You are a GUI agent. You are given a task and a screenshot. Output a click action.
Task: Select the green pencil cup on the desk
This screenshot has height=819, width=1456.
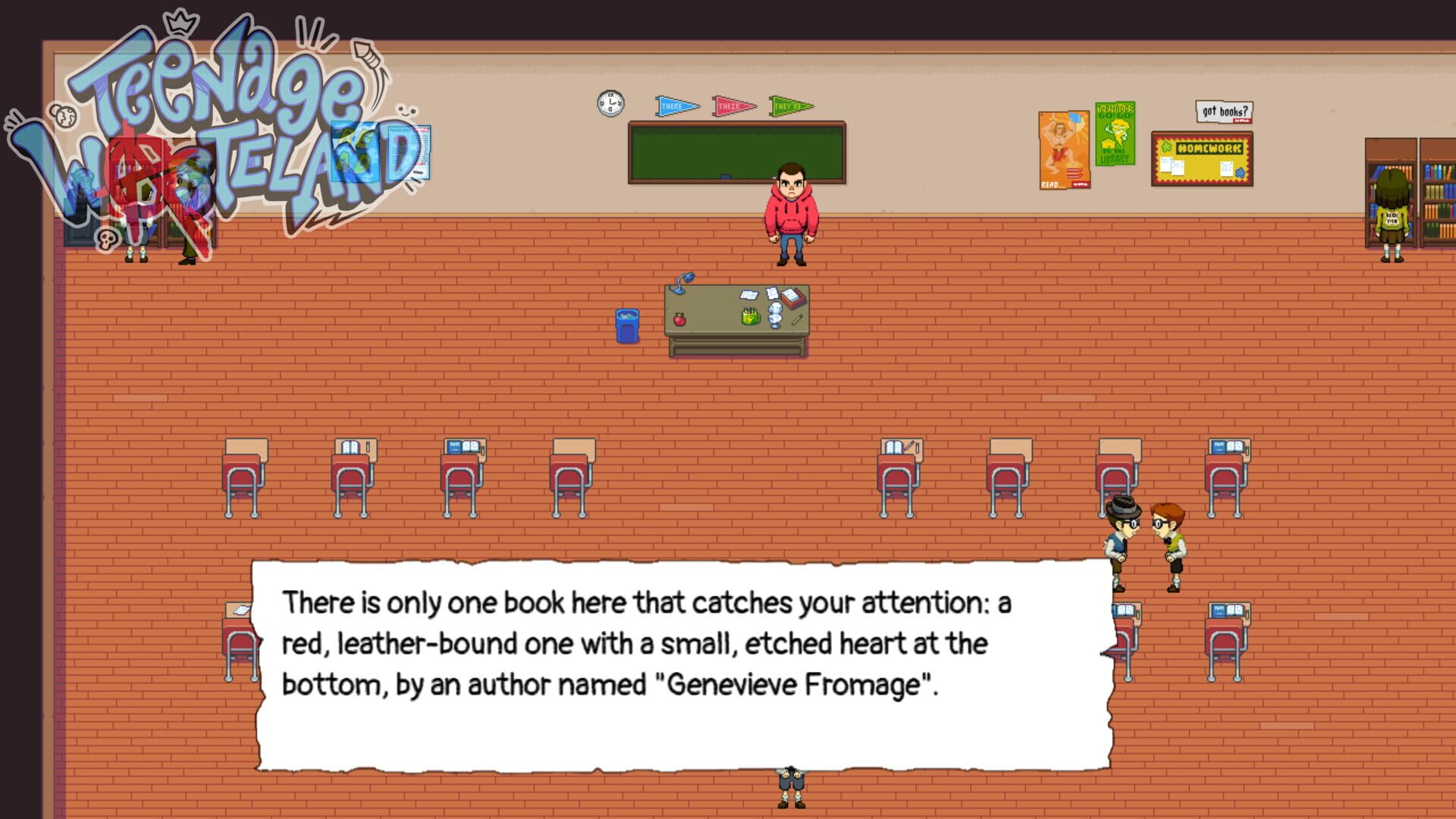[751, 318]
